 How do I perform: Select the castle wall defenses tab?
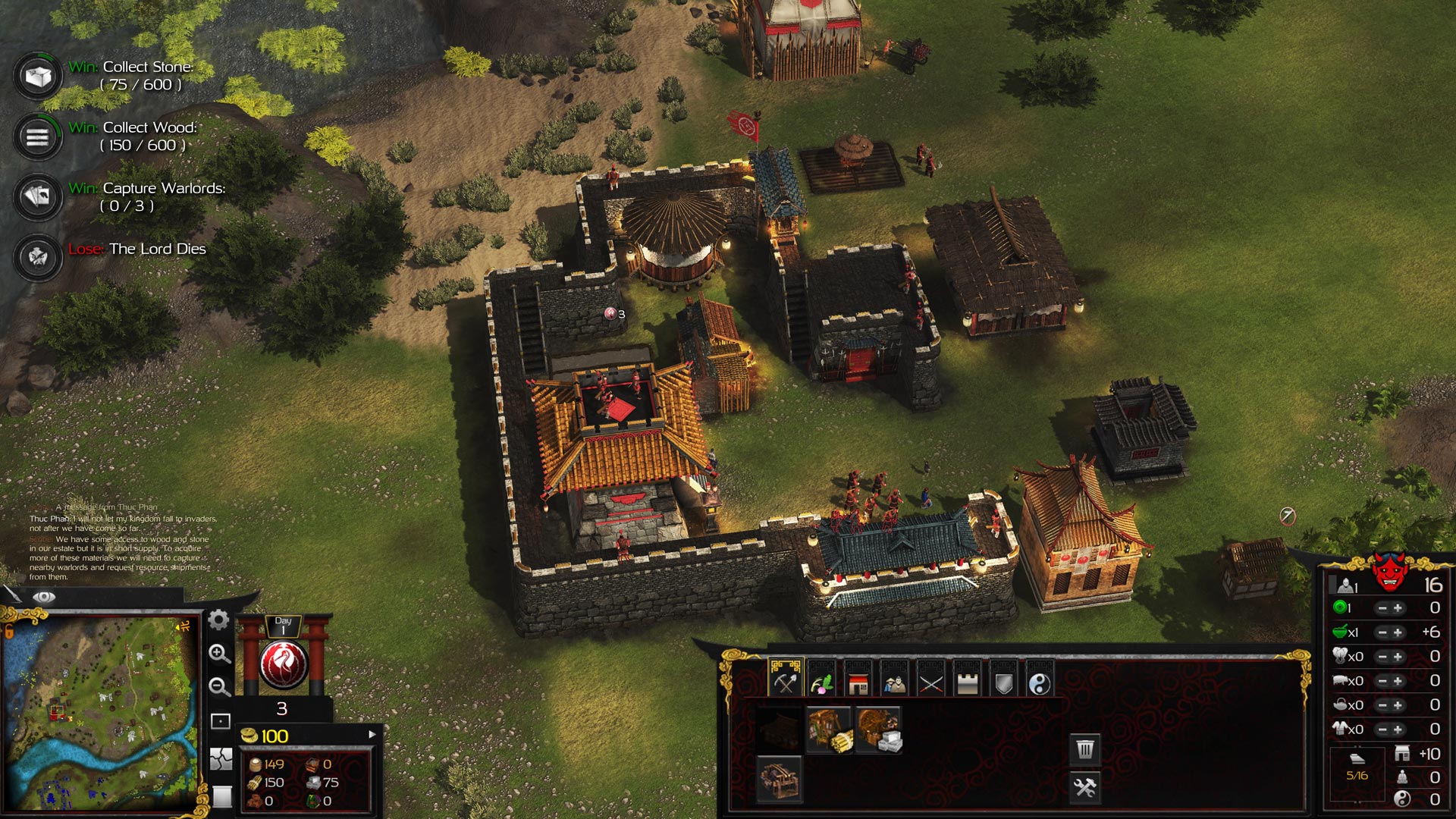pyautogui.click(x=967, y=683)
